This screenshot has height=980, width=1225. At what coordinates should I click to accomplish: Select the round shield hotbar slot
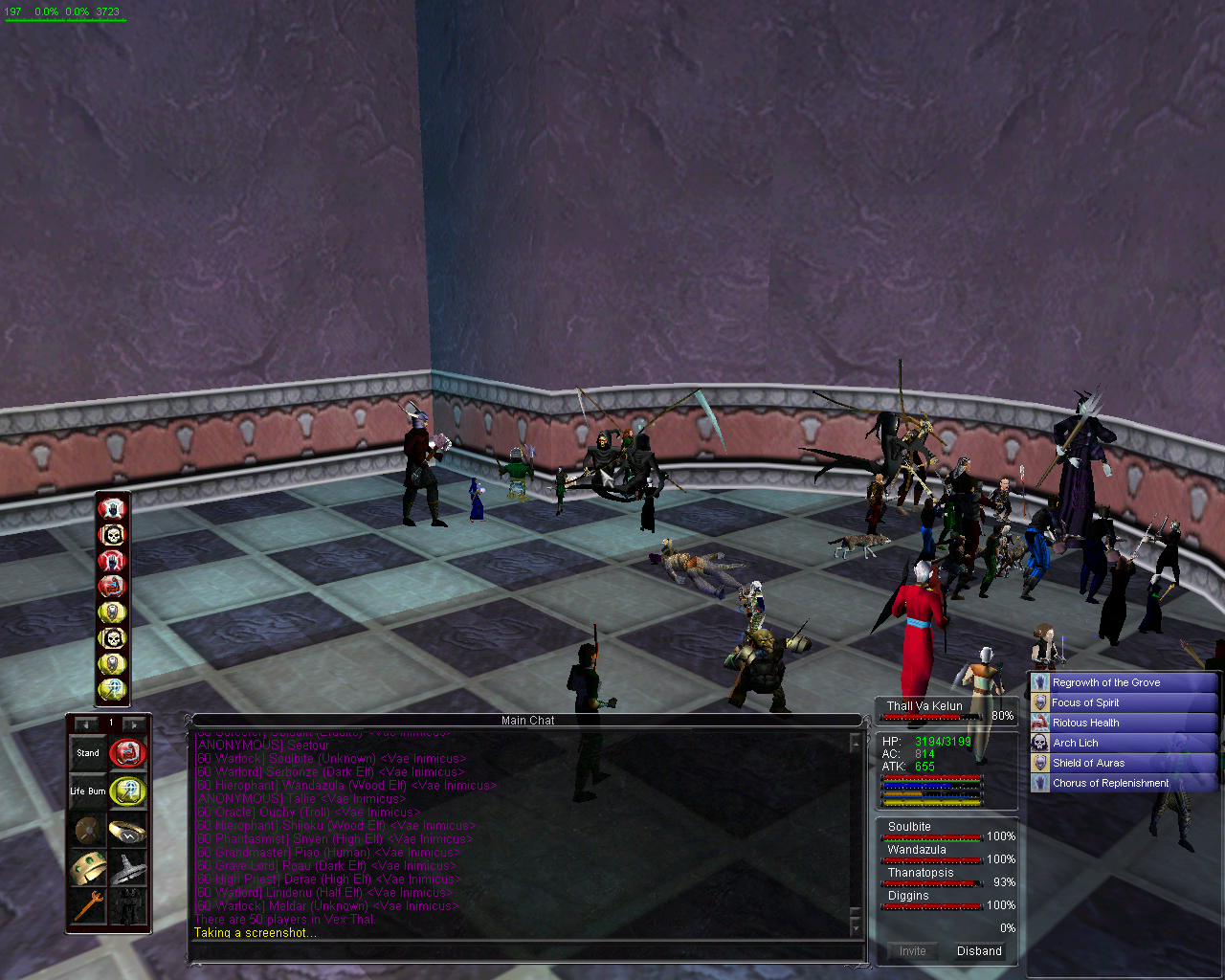coord(88,830)
